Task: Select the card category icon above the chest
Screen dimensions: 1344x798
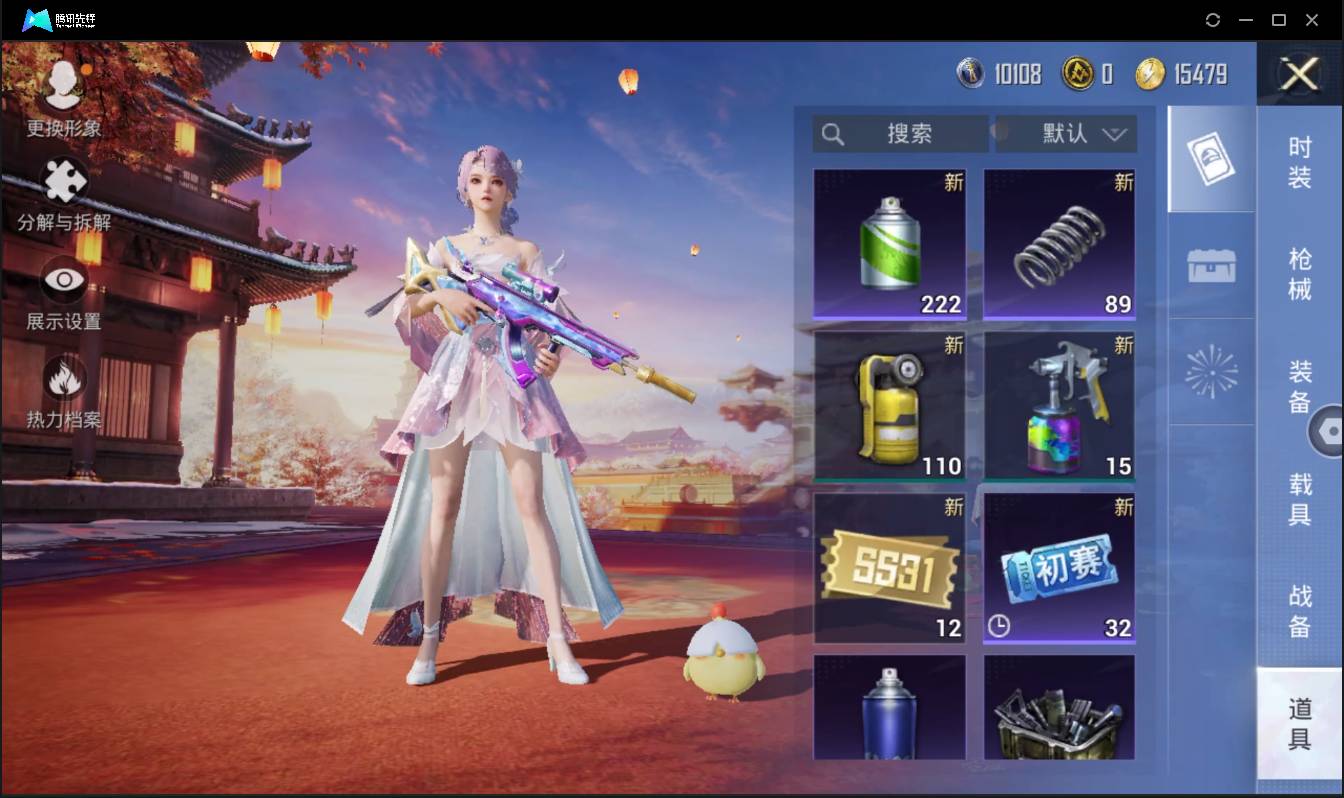Action: [x=1210, y=158]
